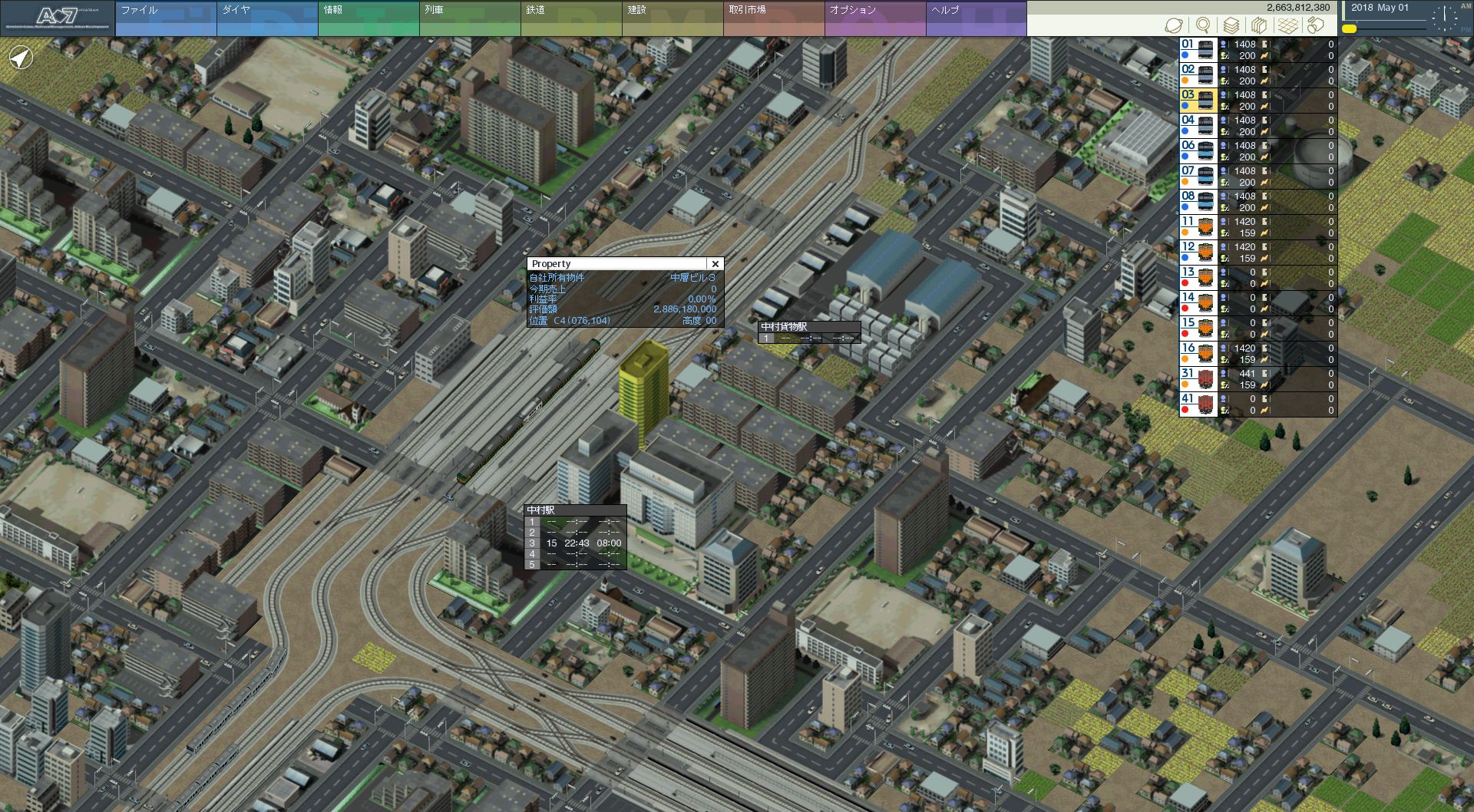Open the オプション (Options) menu
Viewport: 1474px width, 812px height.
pyautogui.click(x=874, y=18)
